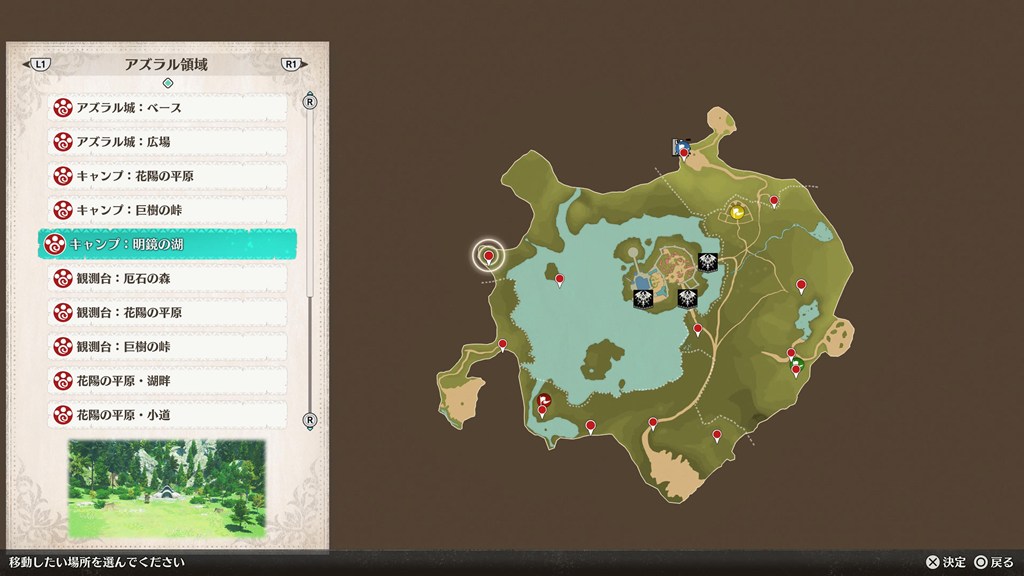Pick キャンプ：巨樹の峠 in the list
Viewport: 1024px width, 576px height.
[x=168, y=210]
